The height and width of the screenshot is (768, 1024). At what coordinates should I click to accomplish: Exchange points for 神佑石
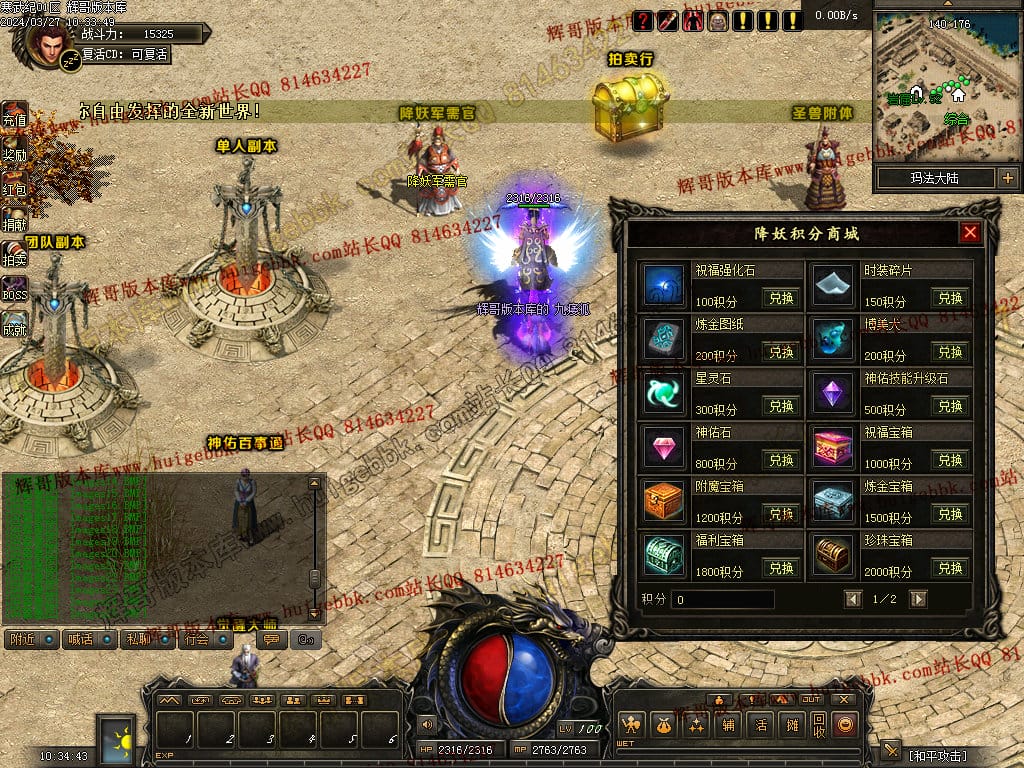point(780,460)
